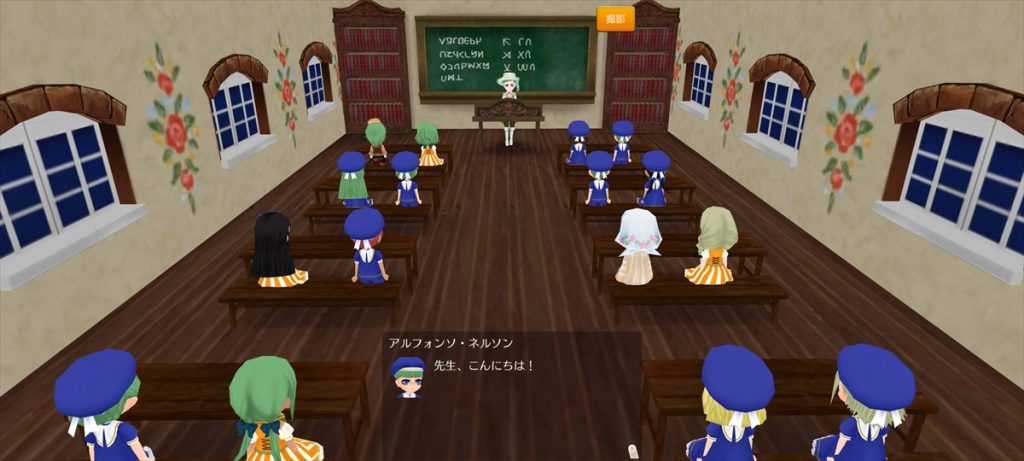Tap the orange 撮影 photo button
The width and height of the screenshot is (1024, 461).
click(616, 19)
